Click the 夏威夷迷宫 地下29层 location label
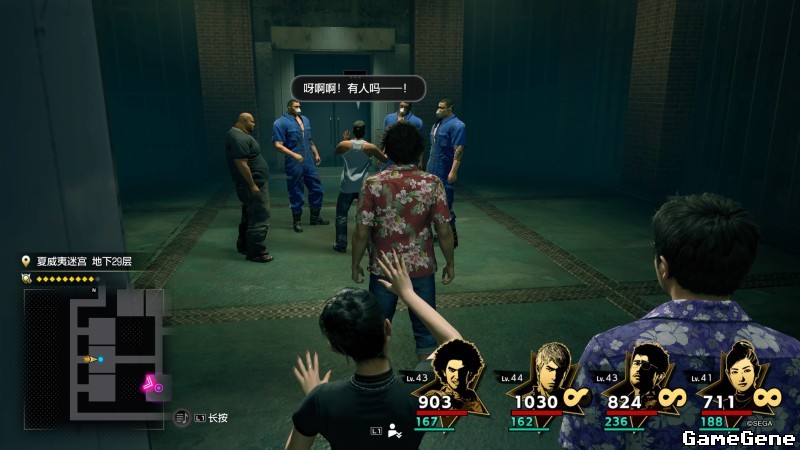This screenshot has width=800, height=450. click(84, 261)
